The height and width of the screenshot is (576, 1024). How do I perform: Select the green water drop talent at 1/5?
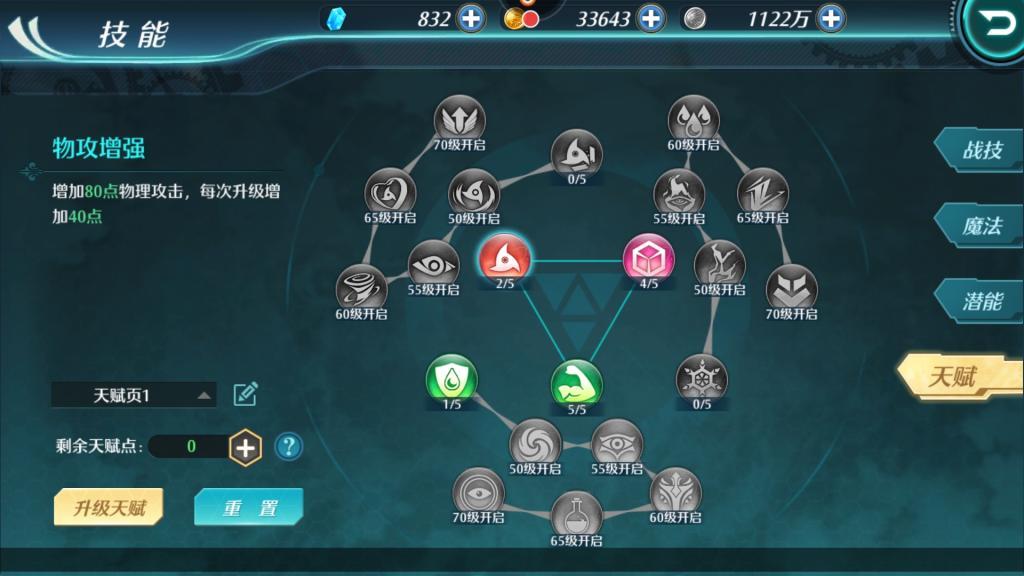pyautogui.click(x=451, y=379)
